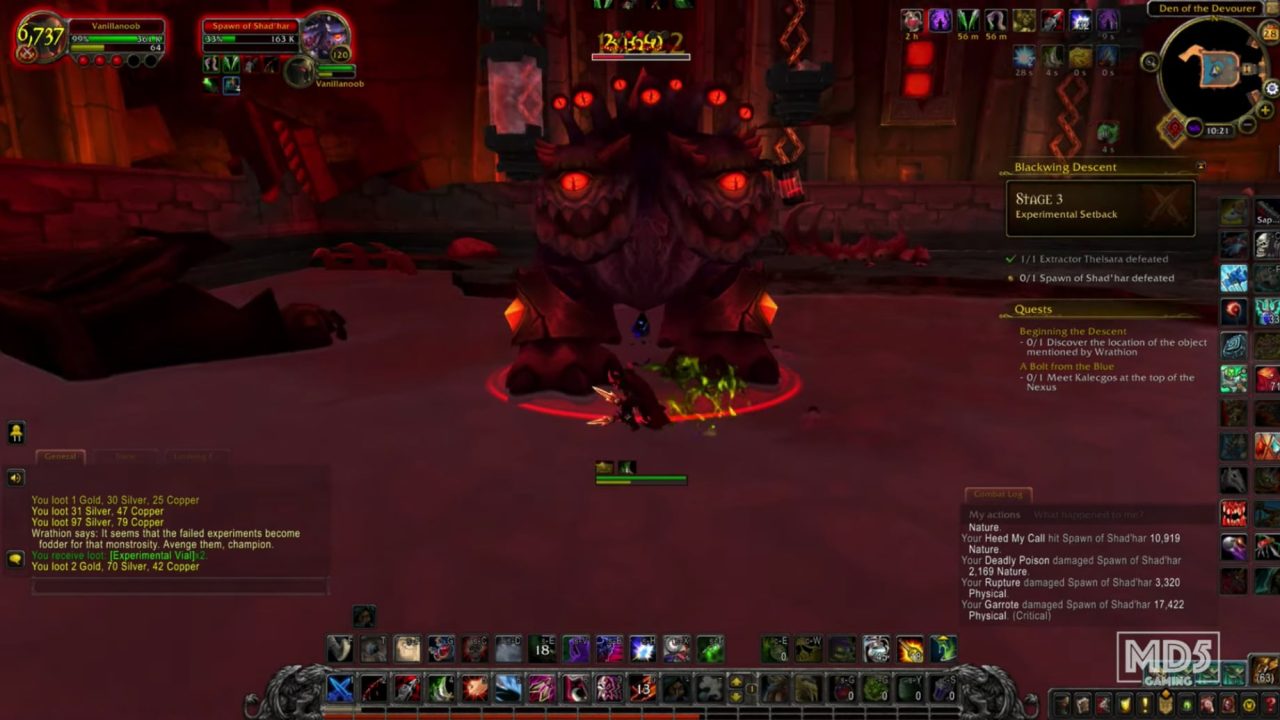Click the chat bubble icon beside the chat window
1280x720 pixels.
(15, 557)
